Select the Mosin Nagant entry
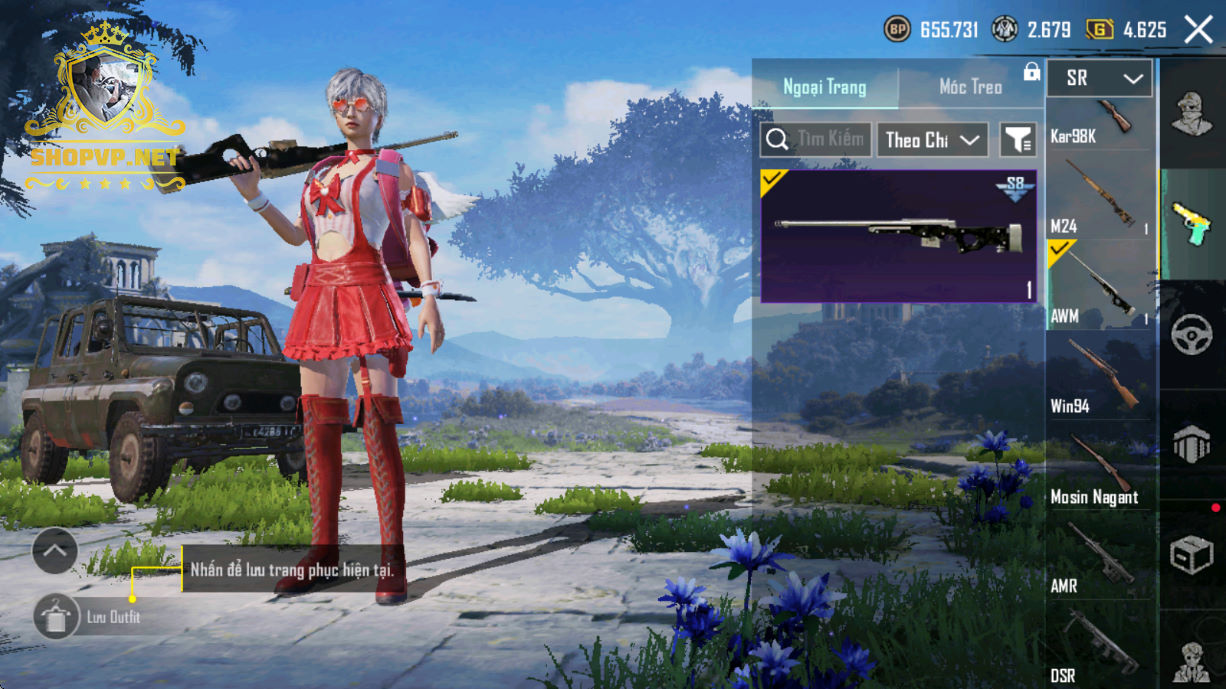The image size is (1226, 689). click(1100, 467)
